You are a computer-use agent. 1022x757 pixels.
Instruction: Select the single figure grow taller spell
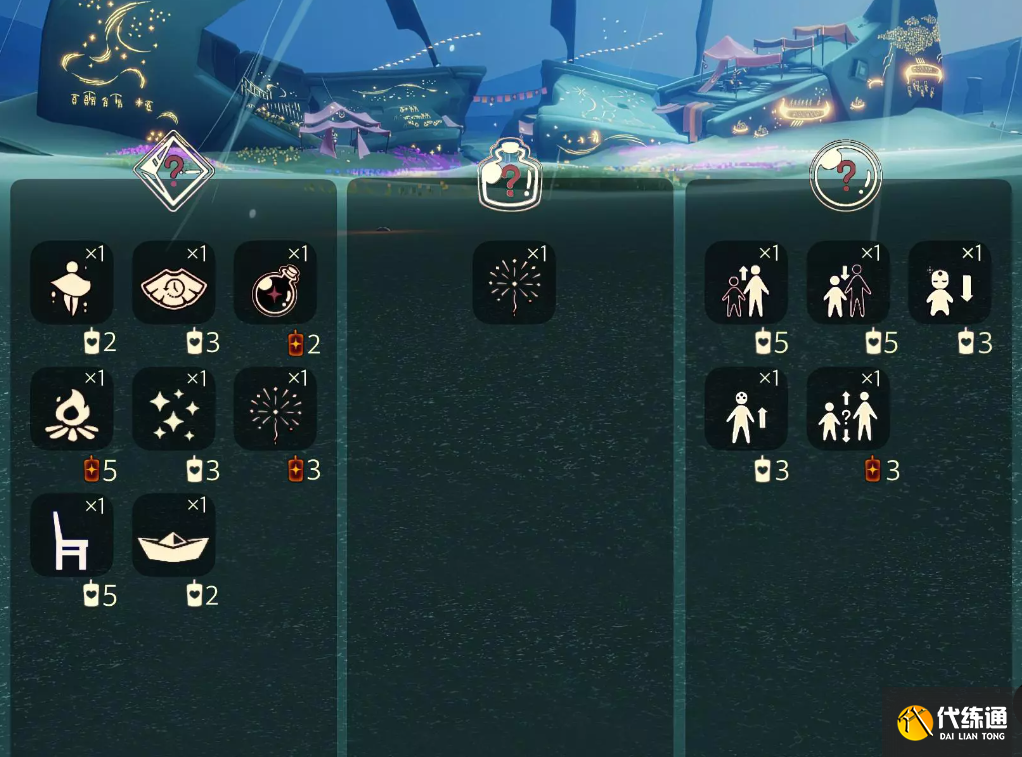[x=746, y=409]
